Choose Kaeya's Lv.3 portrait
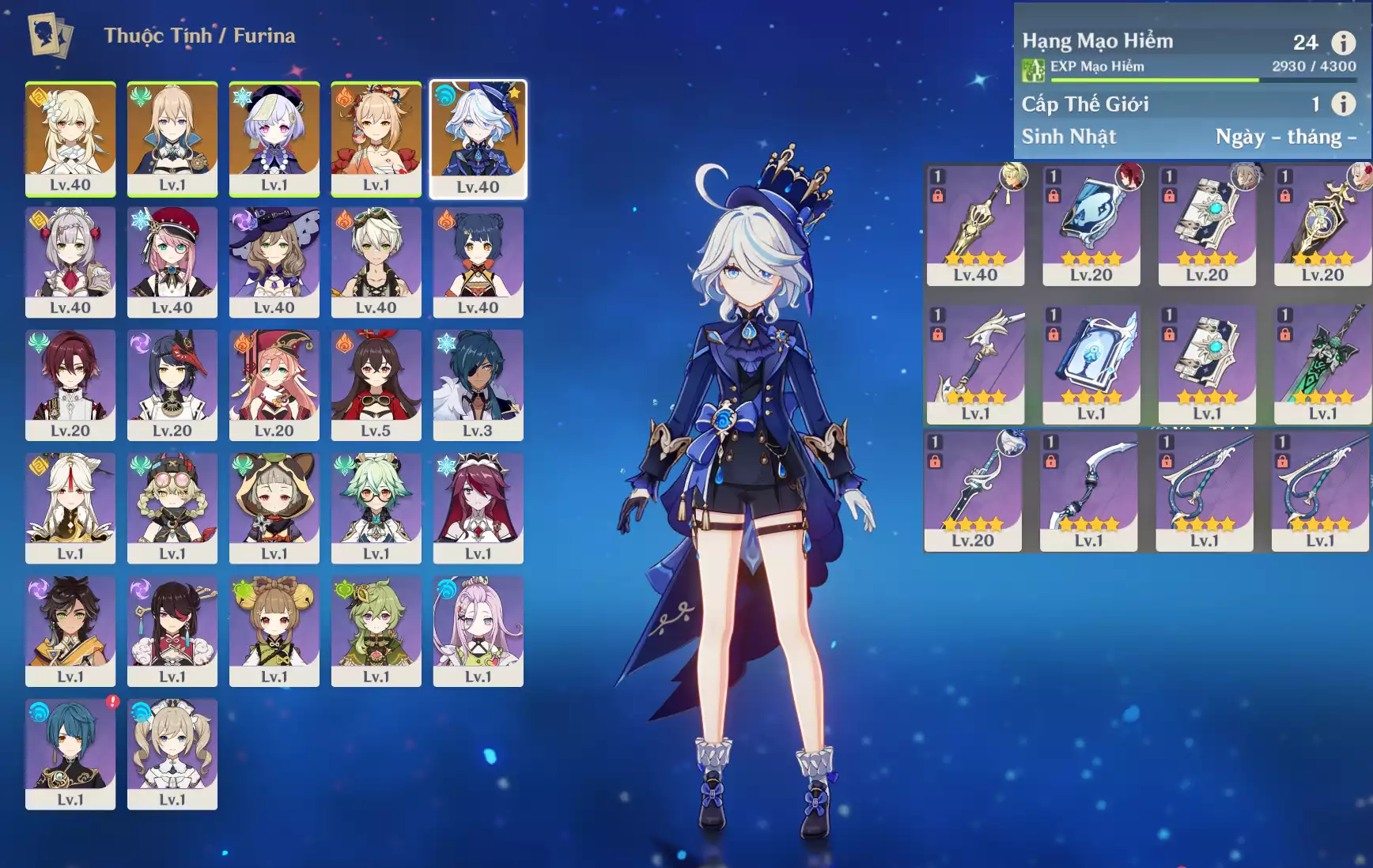 (478, 385)
